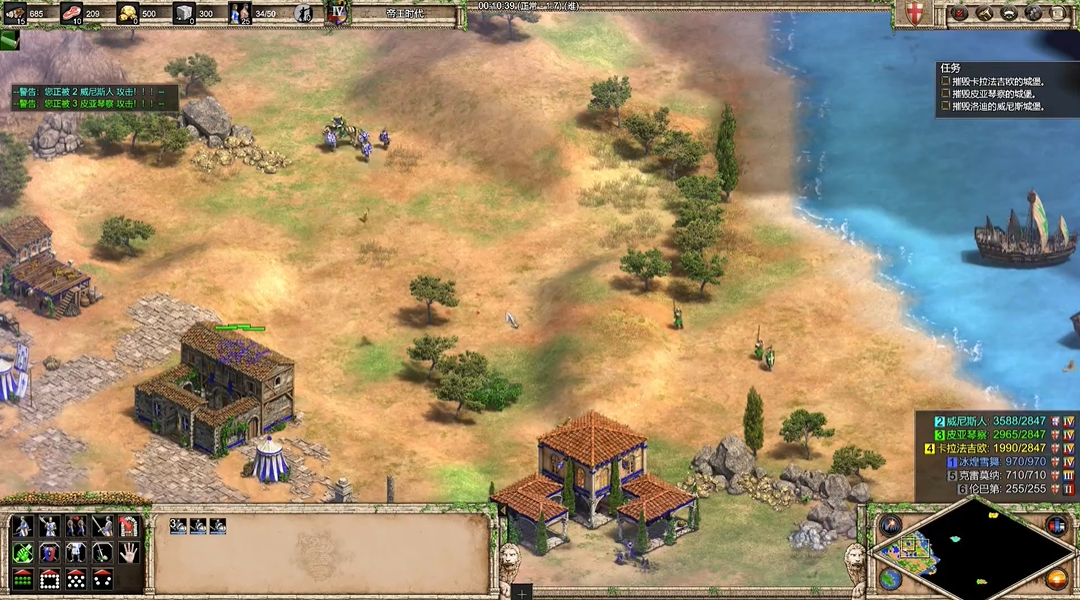Image resolution: width=1080 pixels, height=600 pixels.
Task: Choose the hollow box formation button
Action: (x=48, y=579)
